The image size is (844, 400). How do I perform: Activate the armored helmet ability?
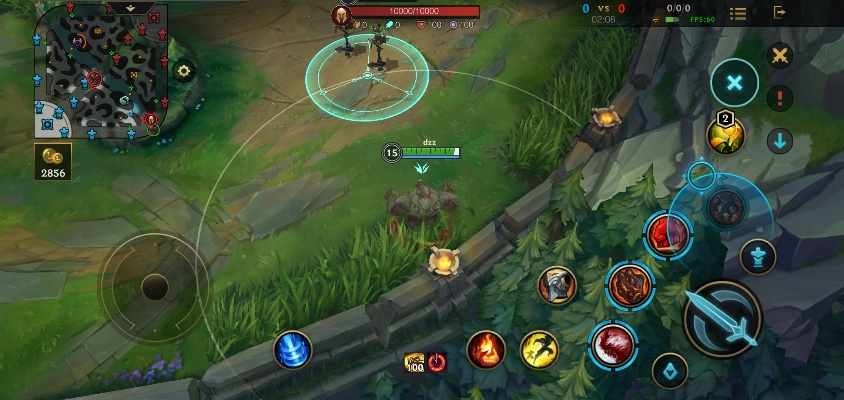(557, 286)
